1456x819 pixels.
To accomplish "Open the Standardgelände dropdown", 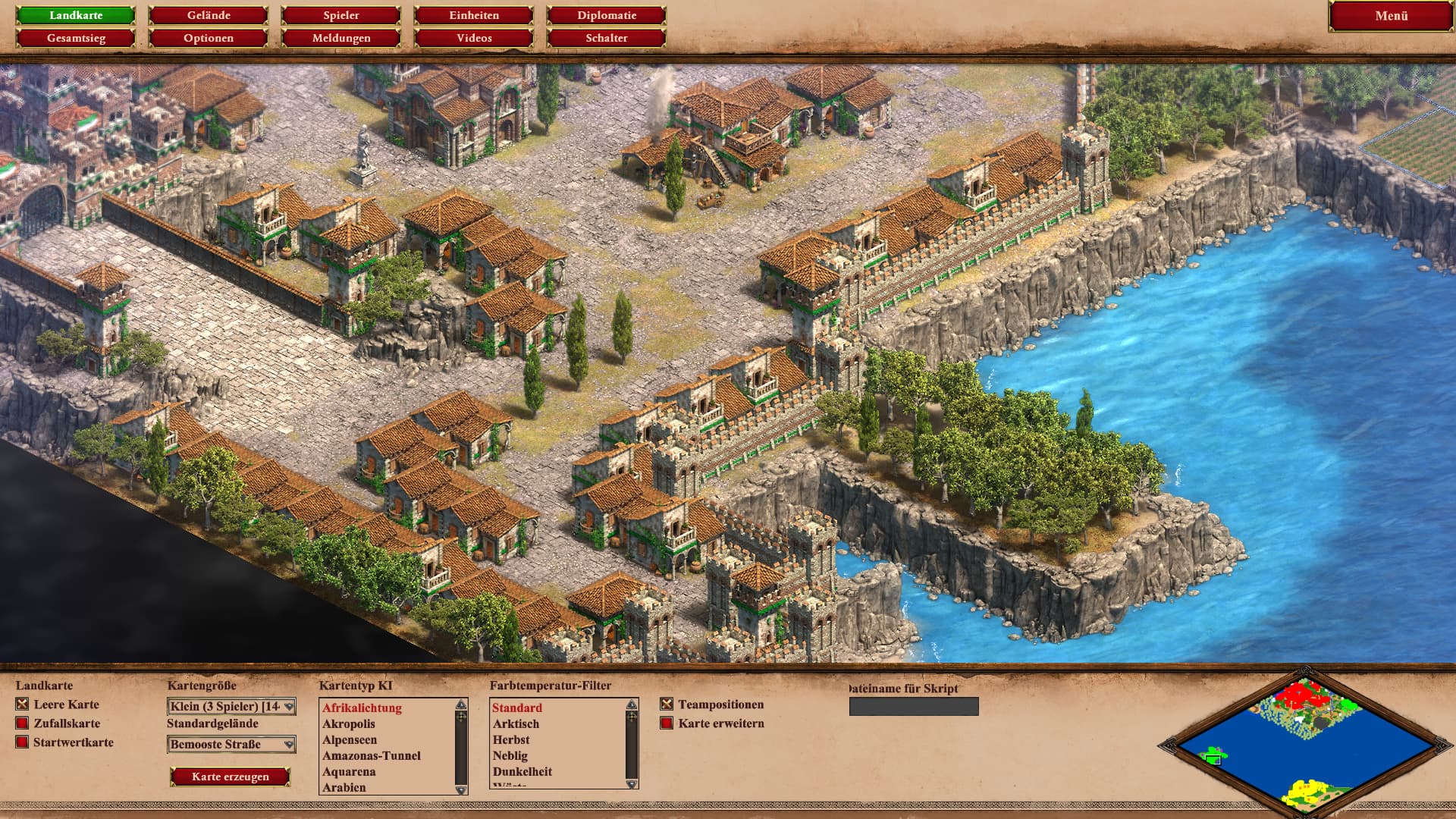I will pyautogui.click(x=231, y=745).
